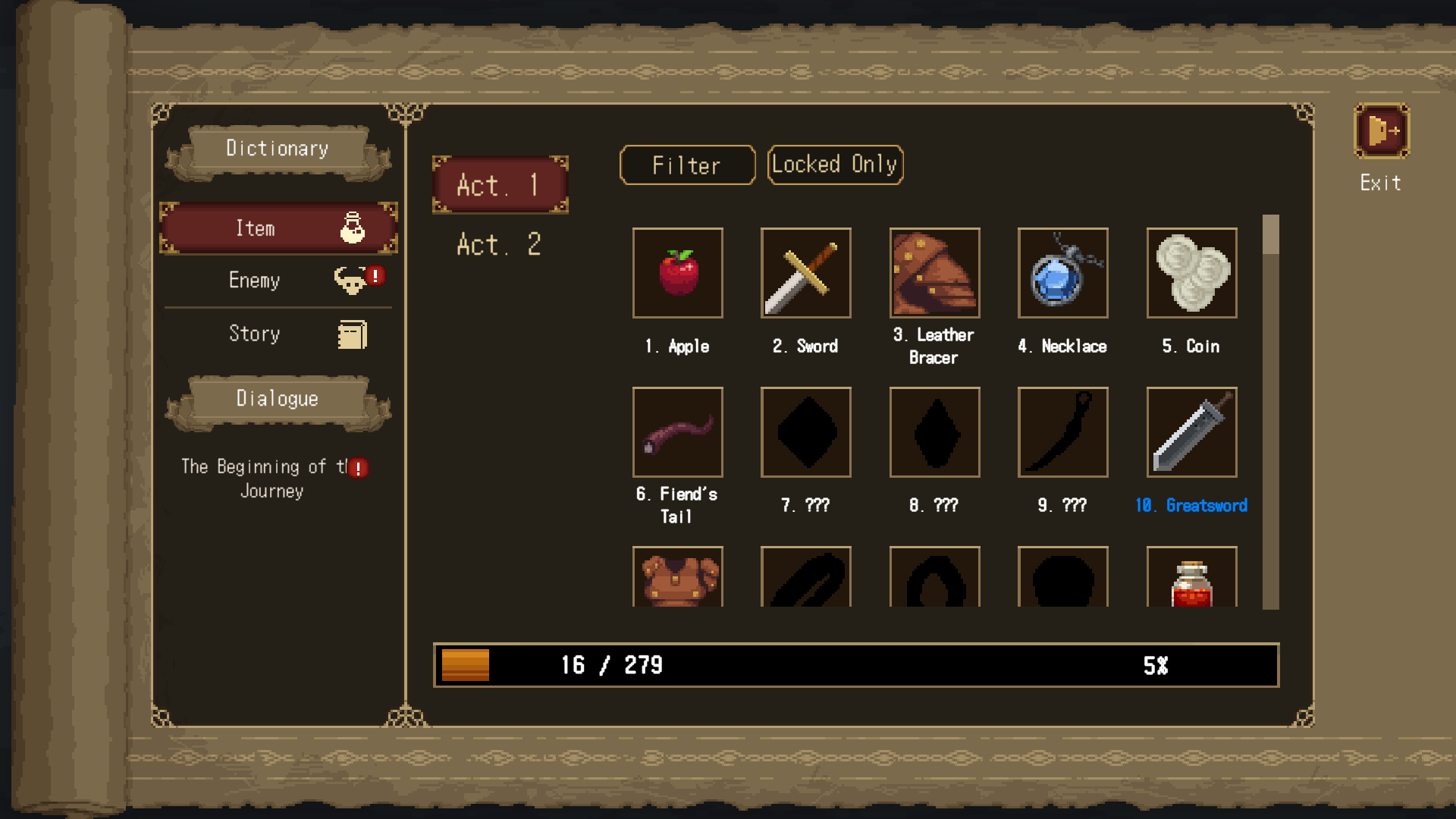Open the Item category
This screenshot has width=1456, height=819.
[278, 228]
